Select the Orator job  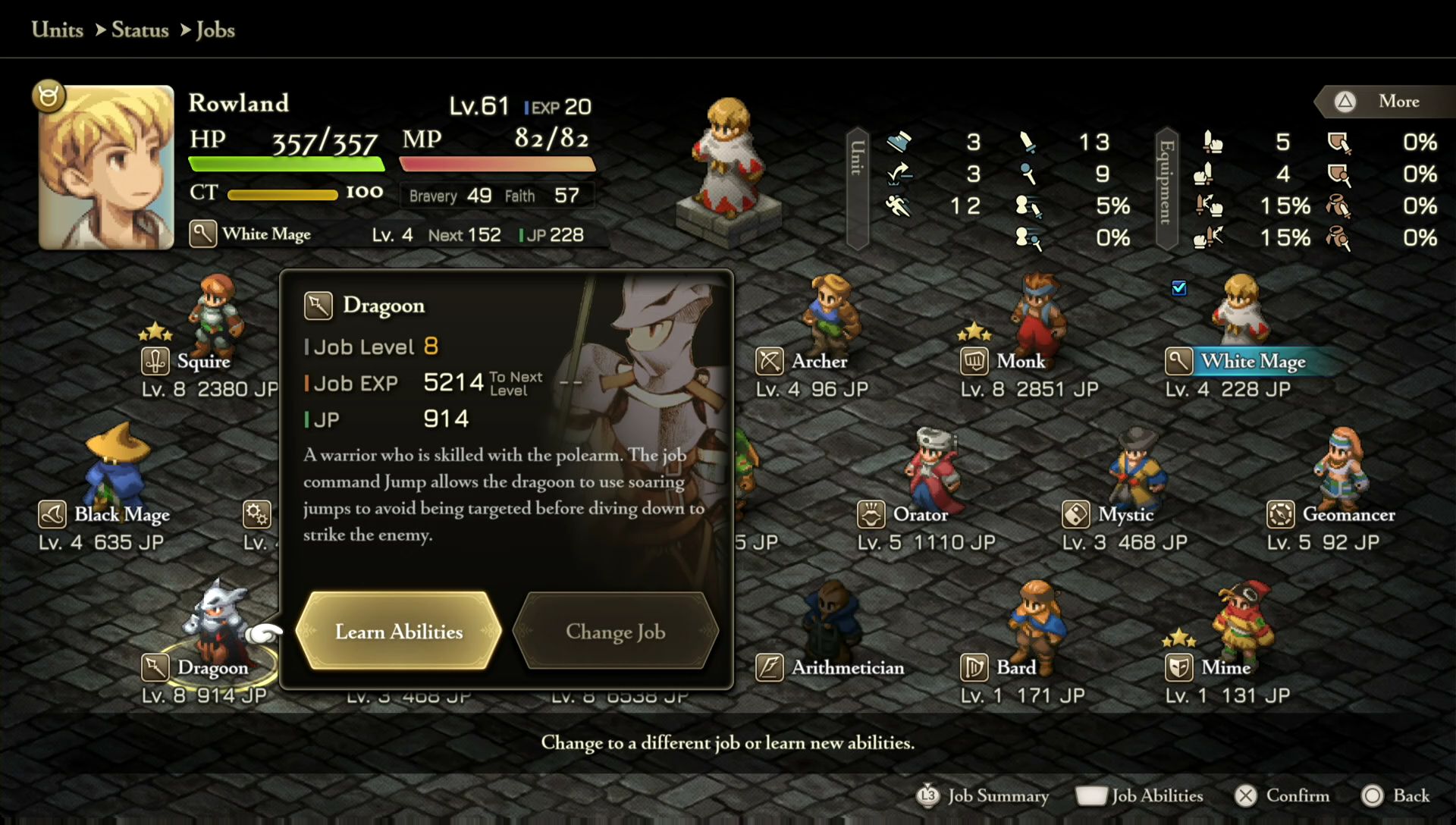[920, 514]
